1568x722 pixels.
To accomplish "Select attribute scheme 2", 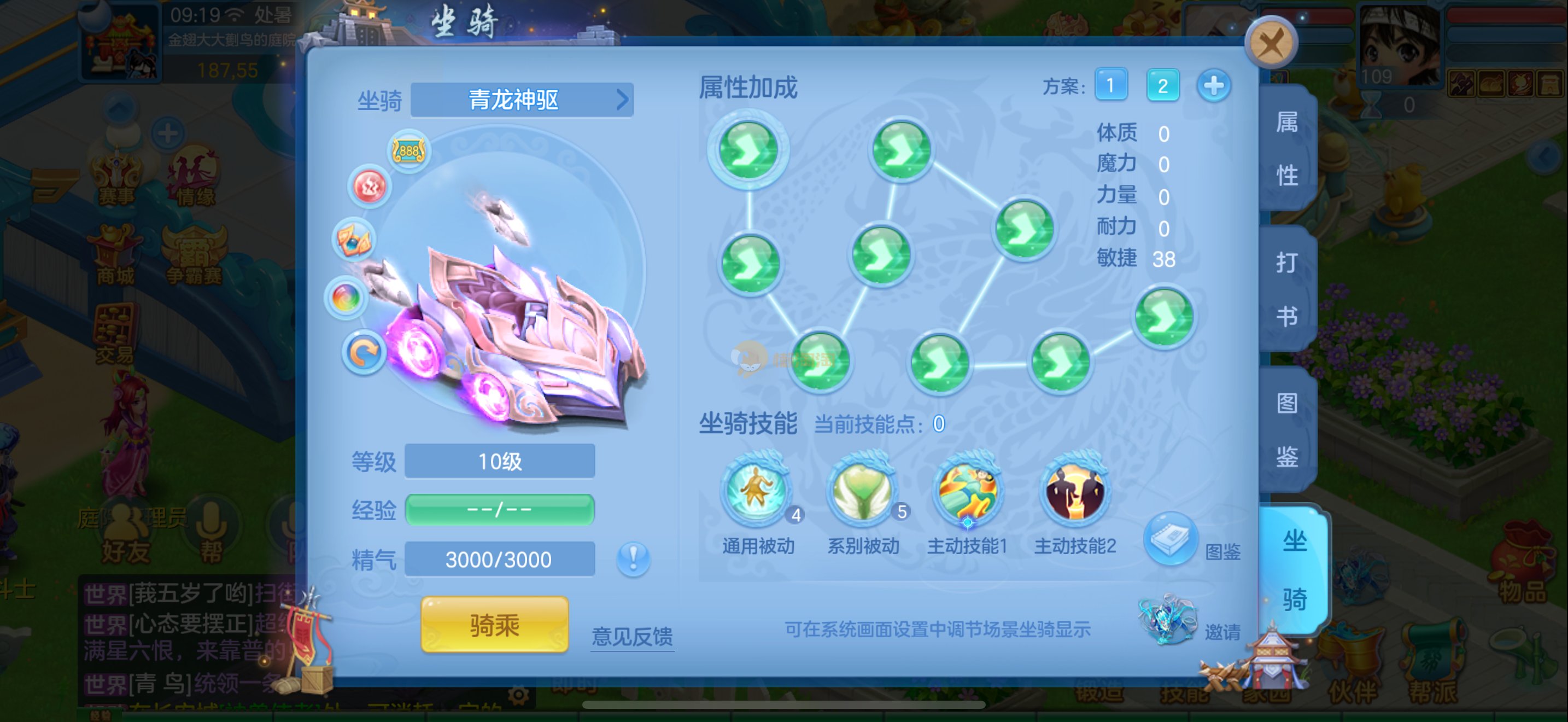I will coord(1162,85).
